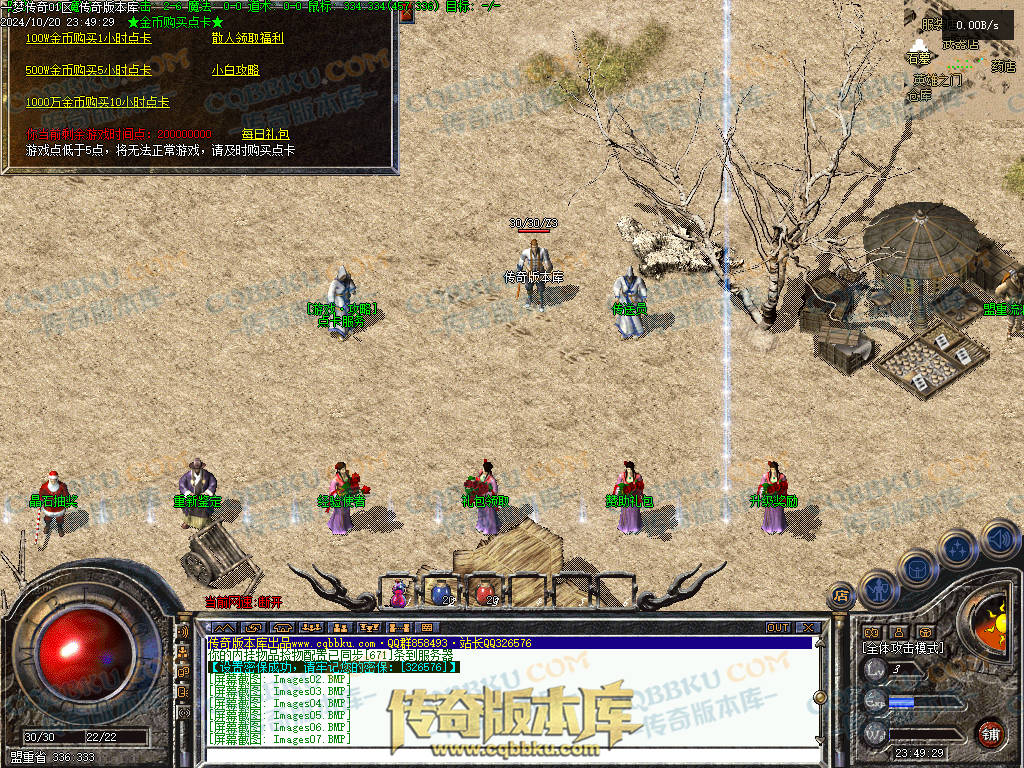The height and width of the screenshot is (768, 1024).
Task: Open the skills sparkle round icon
Action: (x=957, y=548)
